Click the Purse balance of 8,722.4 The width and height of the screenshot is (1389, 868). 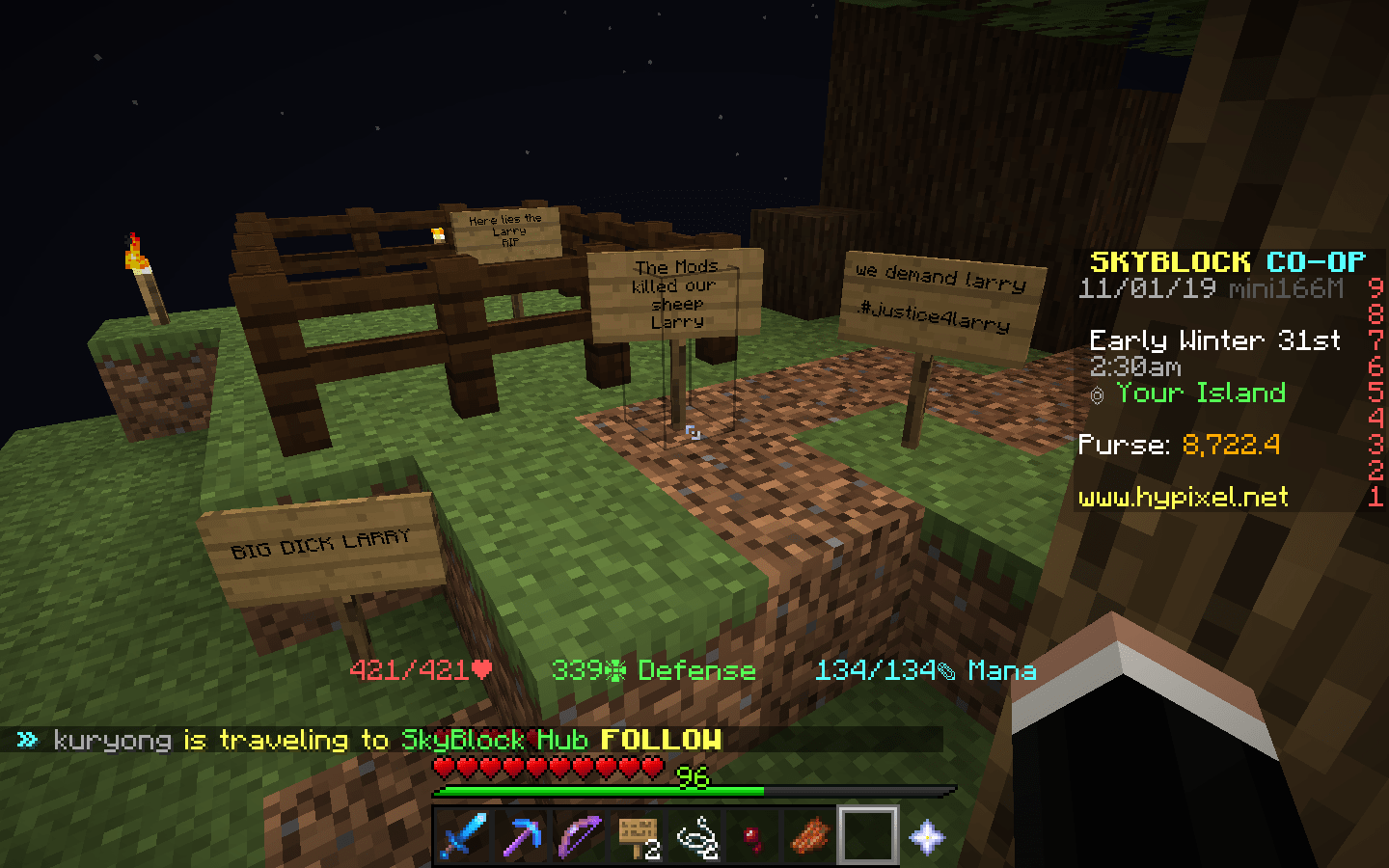click(1230, 445)
